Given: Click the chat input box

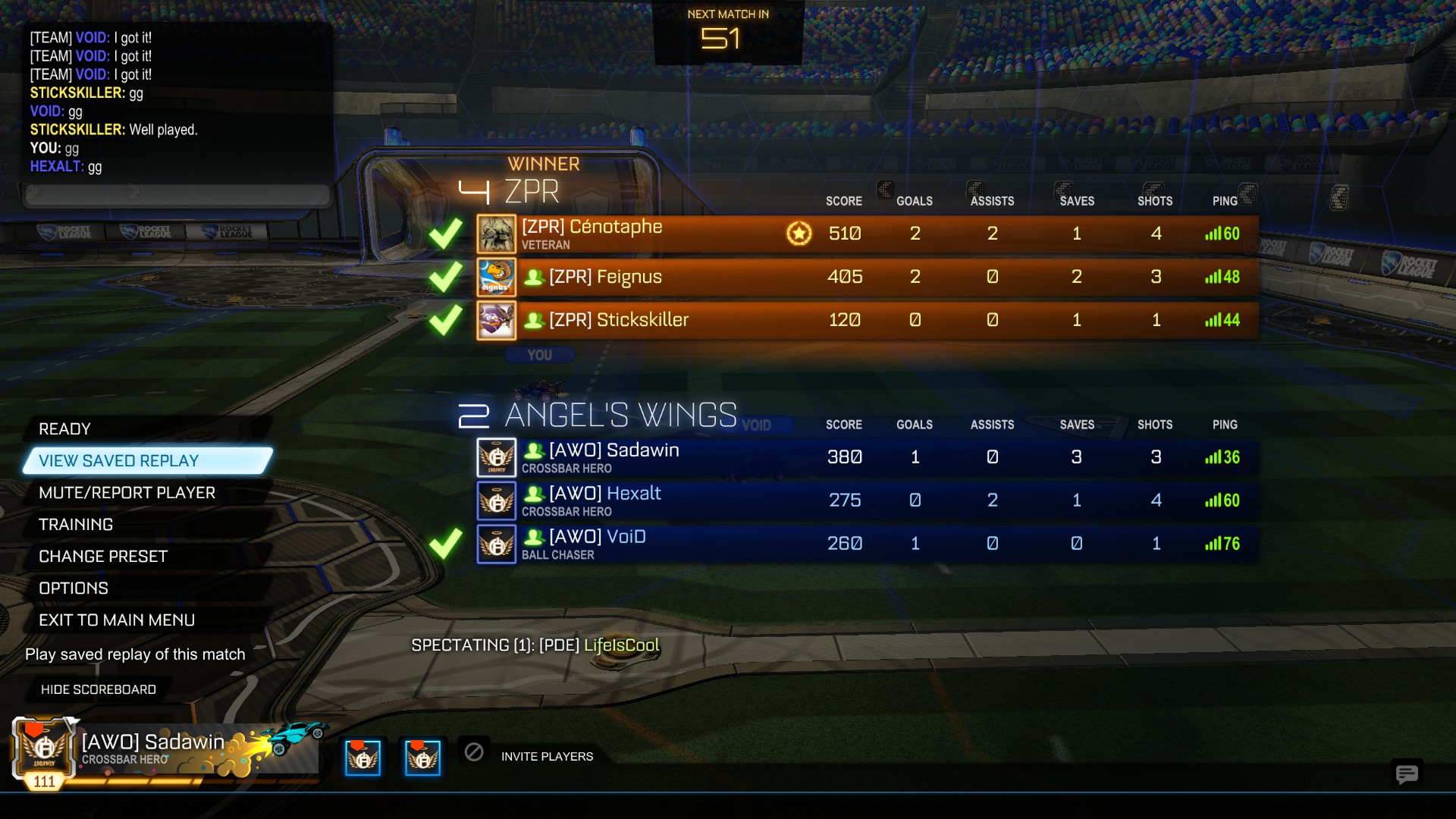Looking at the screenshot, I should tap(178, 194).
